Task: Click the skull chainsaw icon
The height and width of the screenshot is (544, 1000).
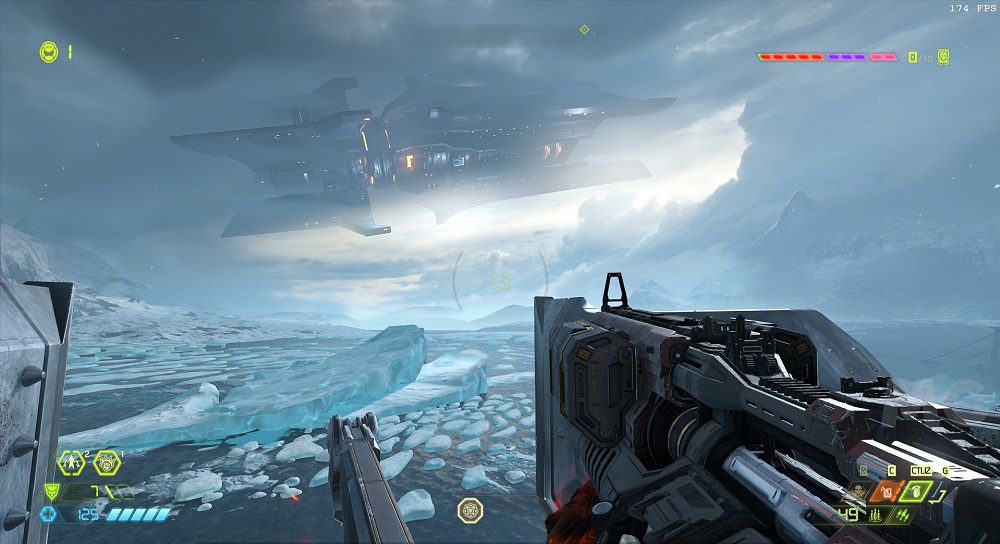Action: (857, 492)
